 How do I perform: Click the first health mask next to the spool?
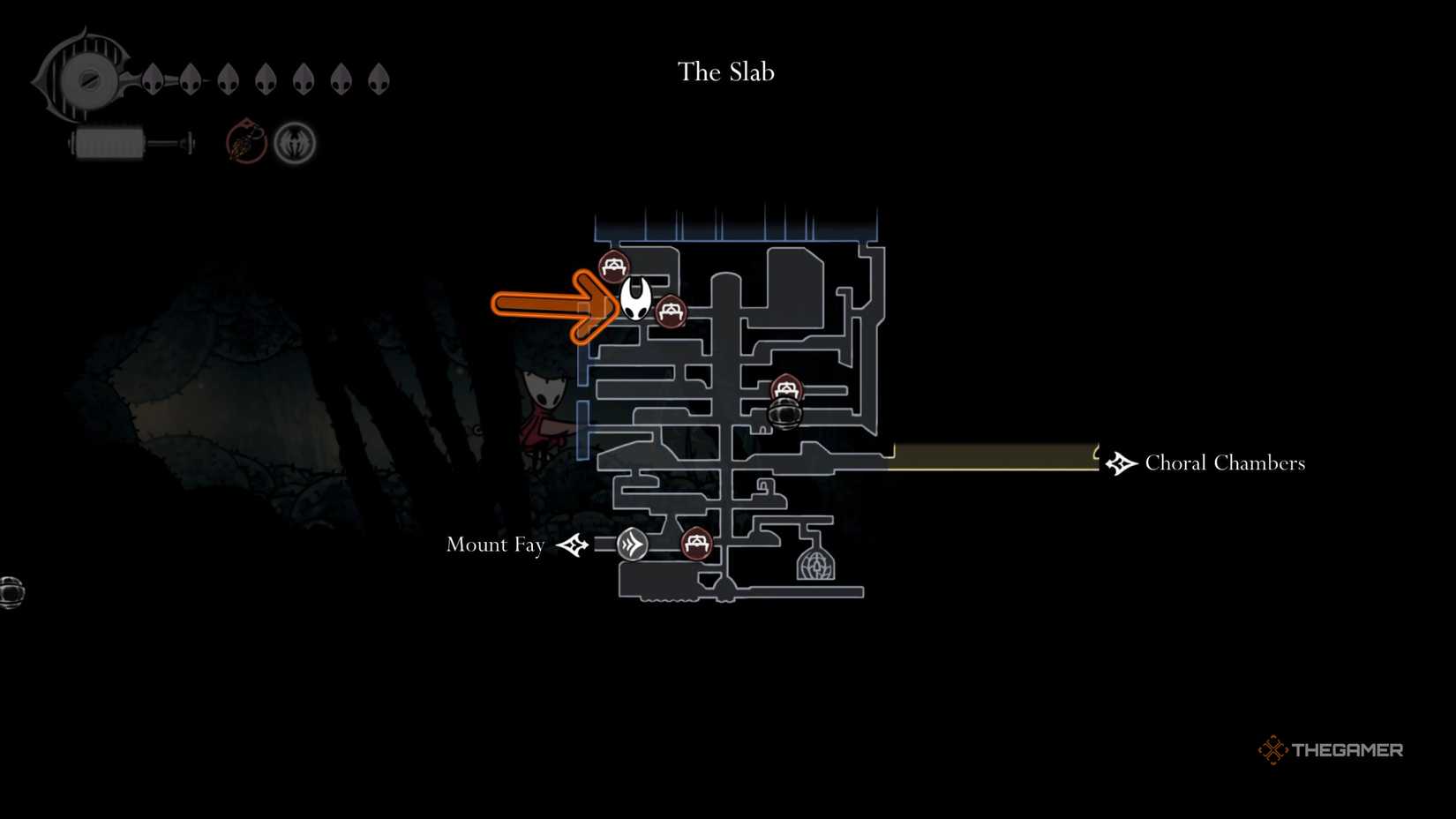(153, 79)
